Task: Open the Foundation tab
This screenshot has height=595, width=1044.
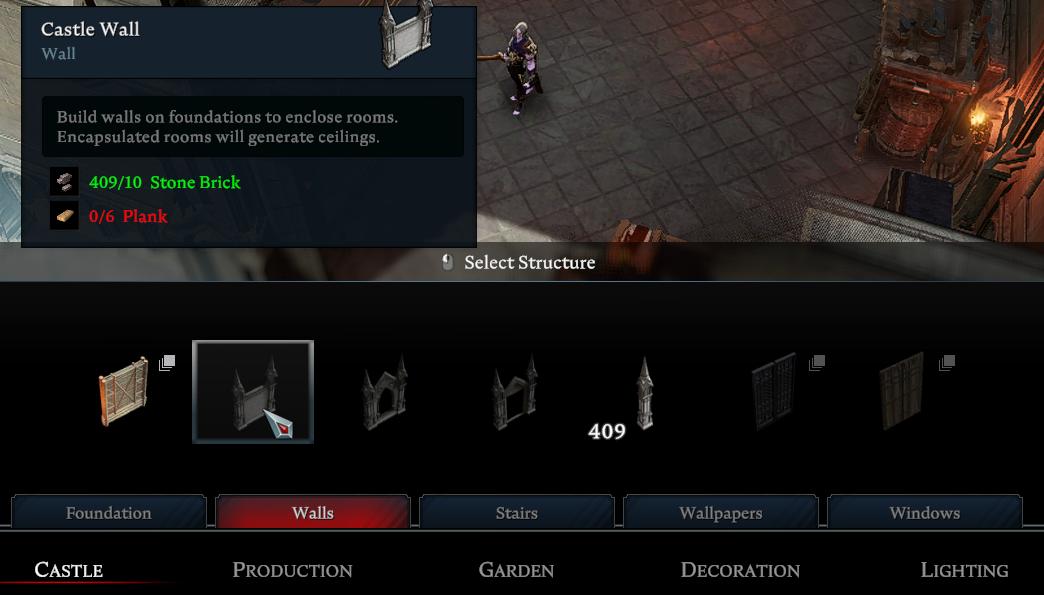Action: click(x=109, y=513)
